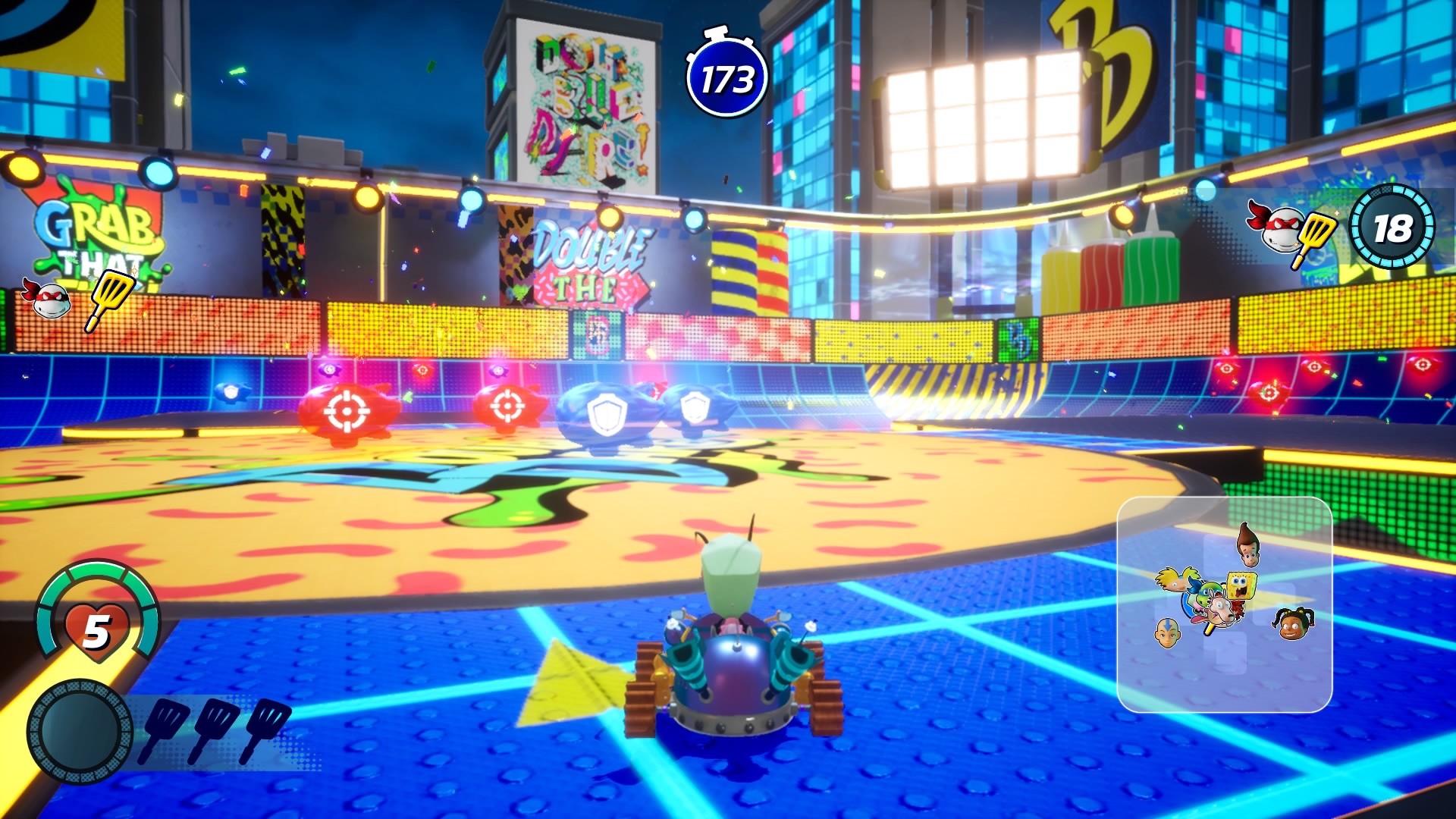Select Hey Arnold's icon on the minimap

click(1173, 580)
